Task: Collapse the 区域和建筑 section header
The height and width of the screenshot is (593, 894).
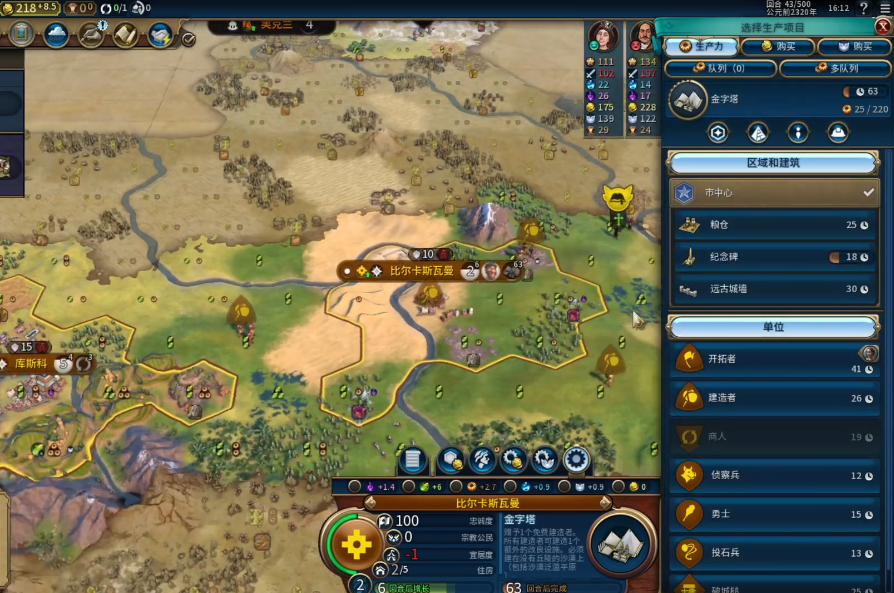Action: point(773,162)
